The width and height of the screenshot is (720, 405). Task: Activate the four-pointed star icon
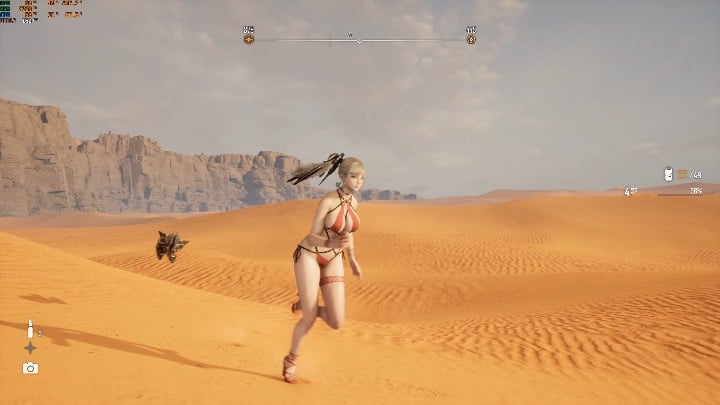coord(30,348)
